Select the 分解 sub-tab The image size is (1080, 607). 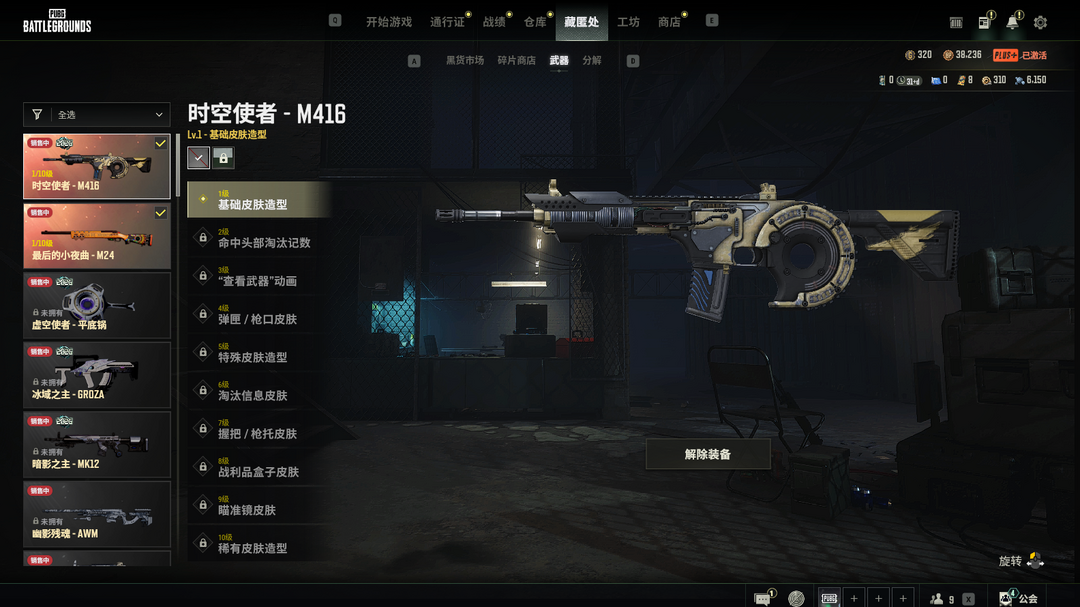(x=592, y=61)
